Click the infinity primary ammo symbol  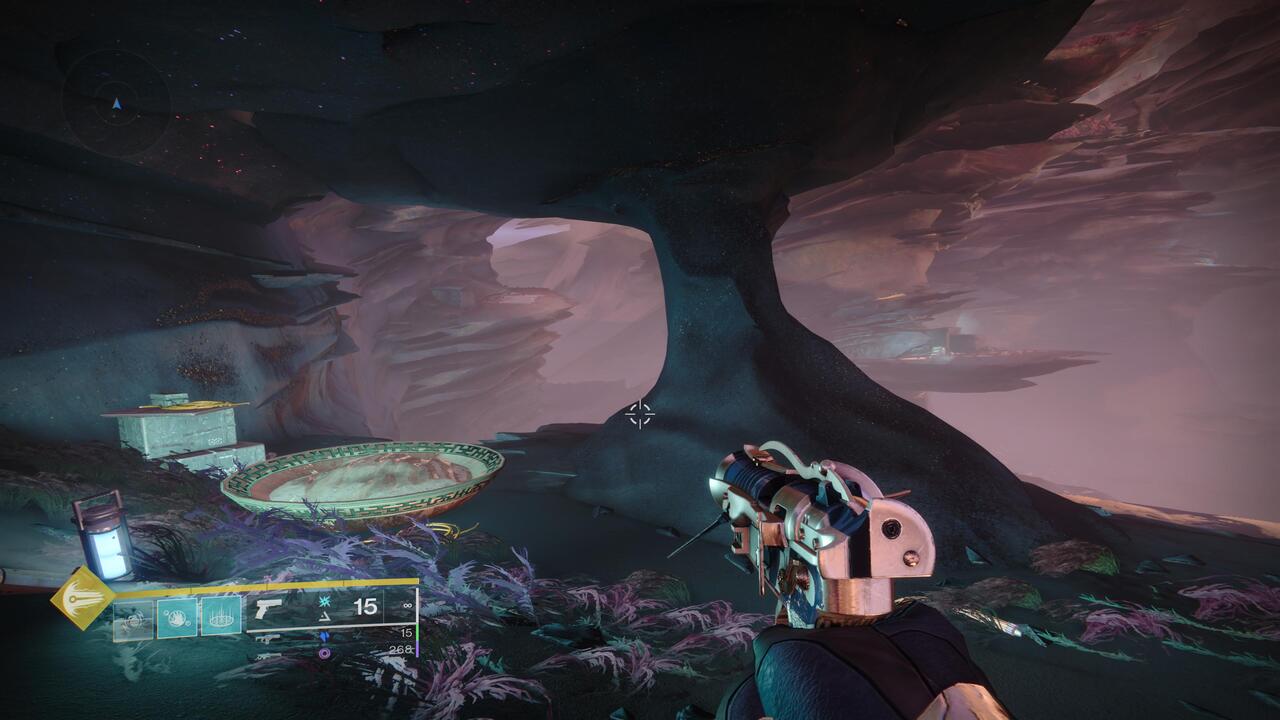405,604
